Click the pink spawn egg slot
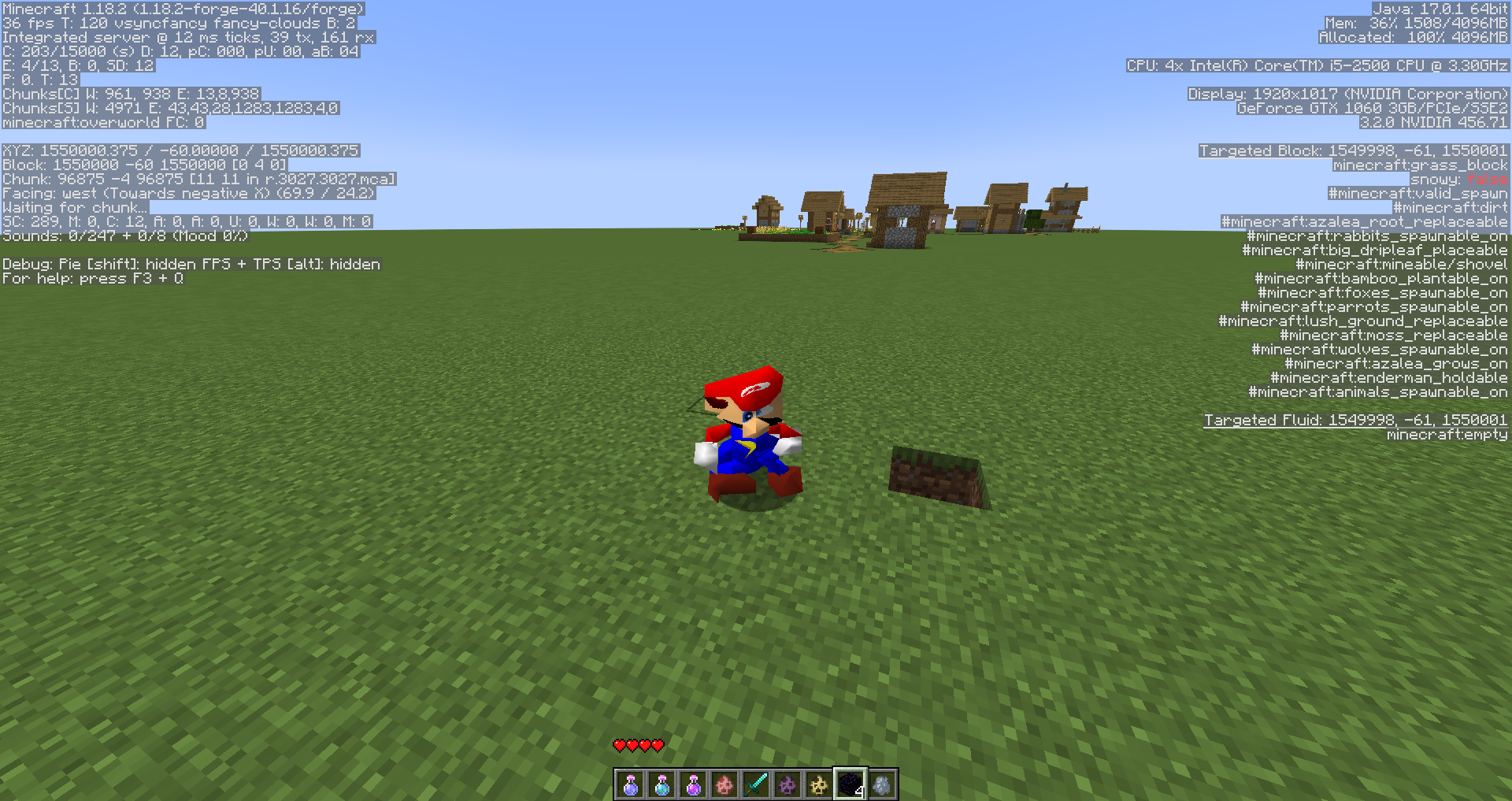Viewport: 1512px width, 801px height. [724, 783]
